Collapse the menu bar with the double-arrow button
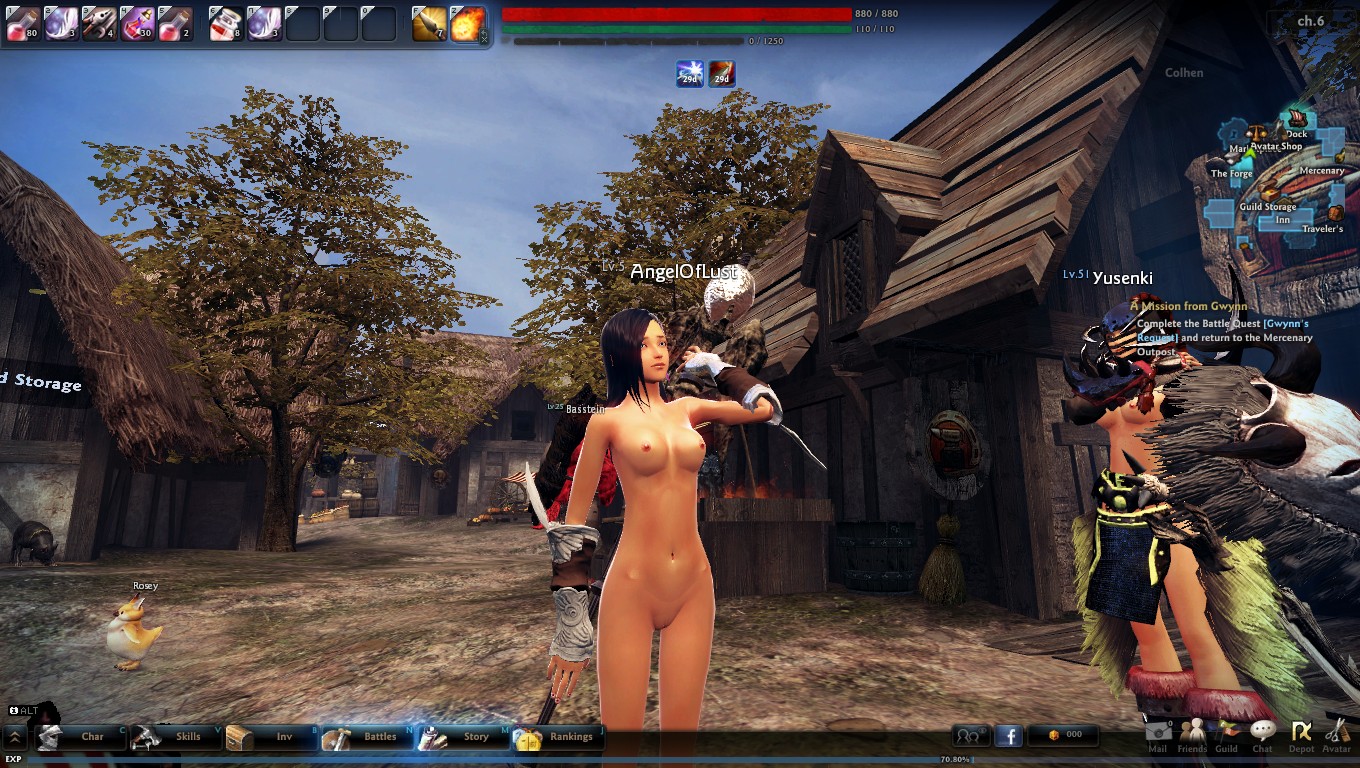1360x768 pixels. click(x=15, y=738)
